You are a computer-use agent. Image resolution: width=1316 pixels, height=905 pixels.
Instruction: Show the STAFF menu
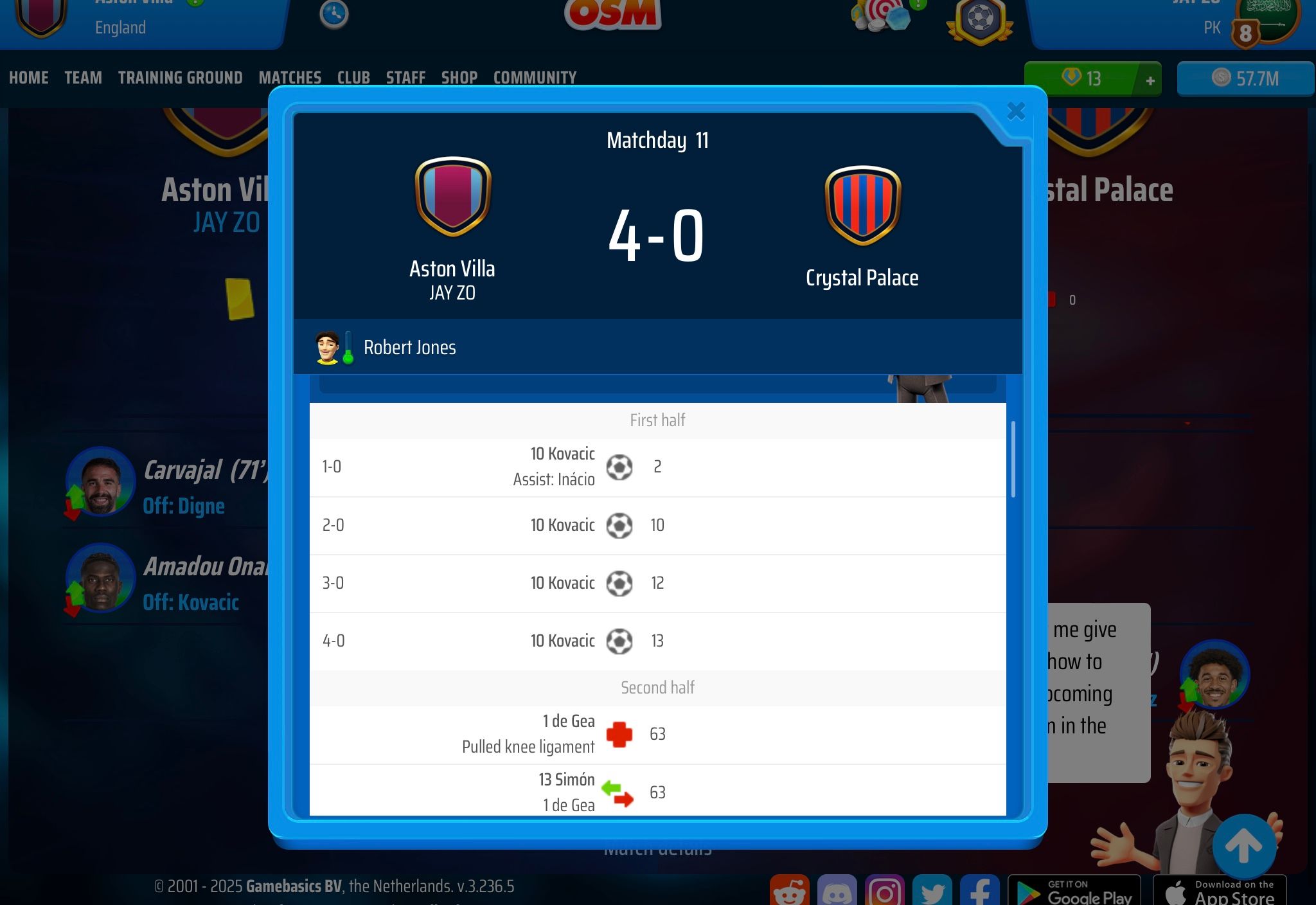[x=405, y=78]
